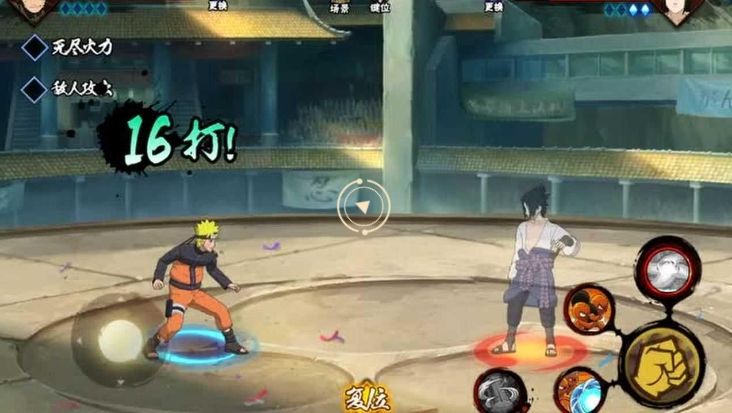This screenshot has width=732, height=413.
Task: Activate the gray substitution skill icon
Action: point(498,392)
